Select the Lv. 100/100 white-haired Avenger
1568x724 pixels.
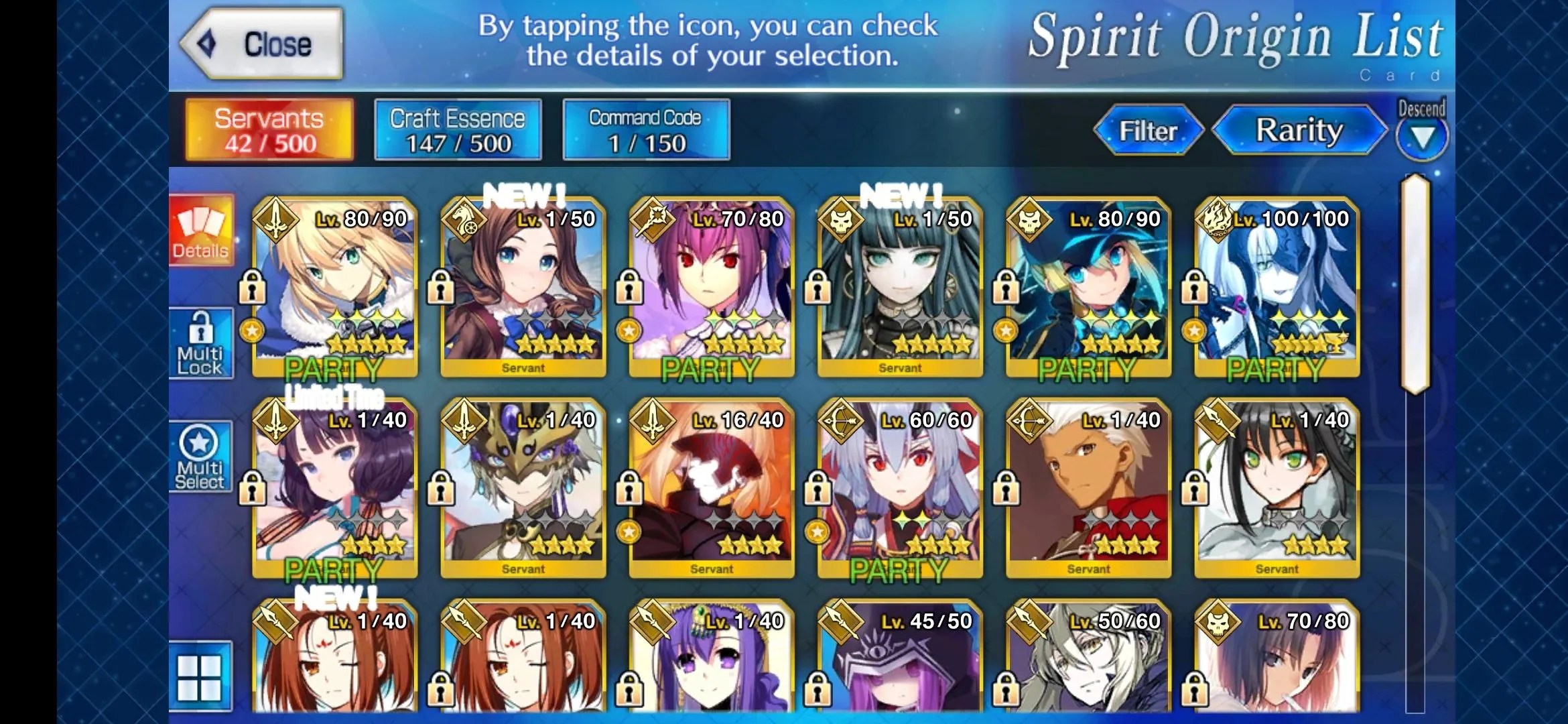pyautogui.click(x=1277, y=287)
